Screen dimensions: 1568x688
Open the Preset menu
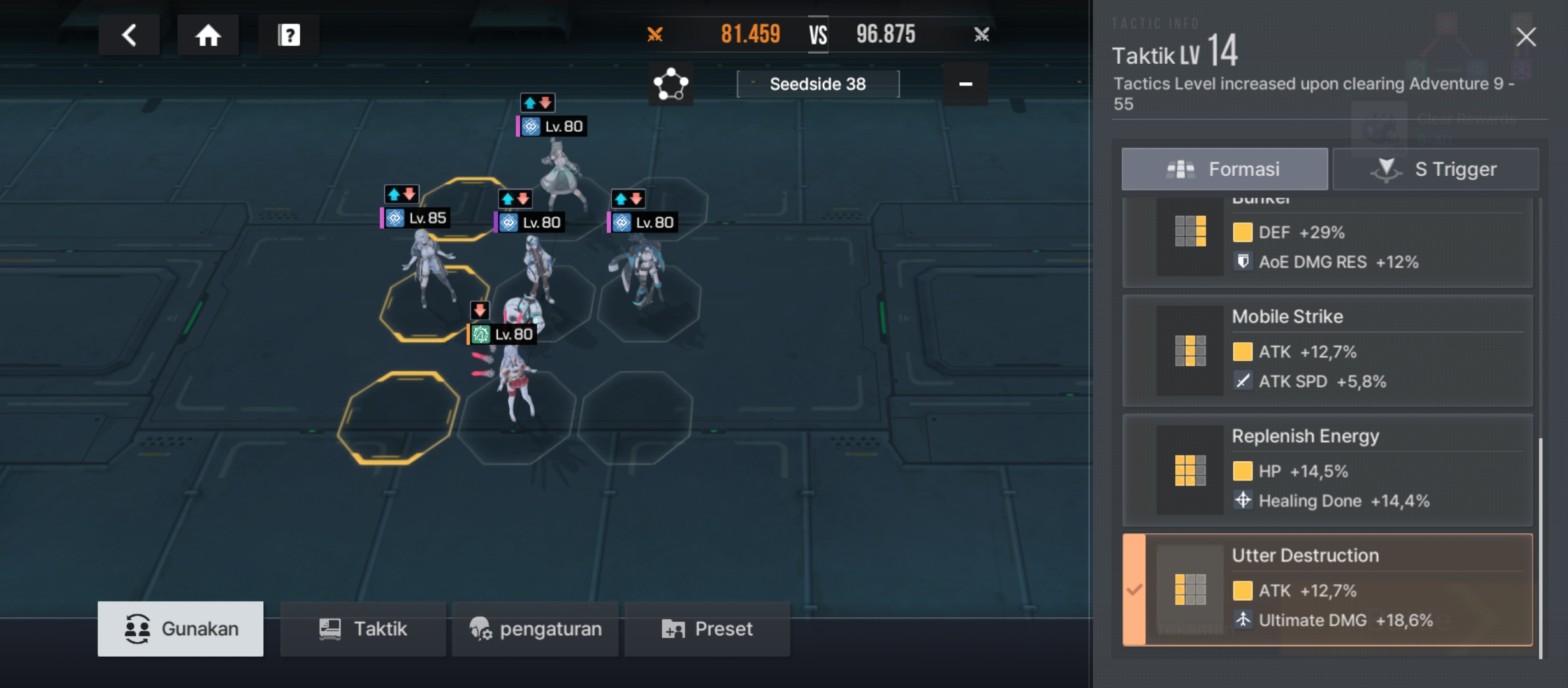(708, 629)
